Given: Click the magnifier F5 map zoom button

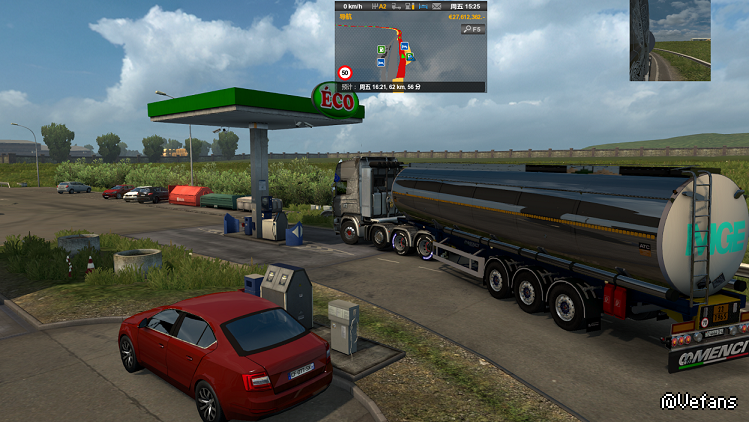Looking at the screenshot, I should point(472,30).
